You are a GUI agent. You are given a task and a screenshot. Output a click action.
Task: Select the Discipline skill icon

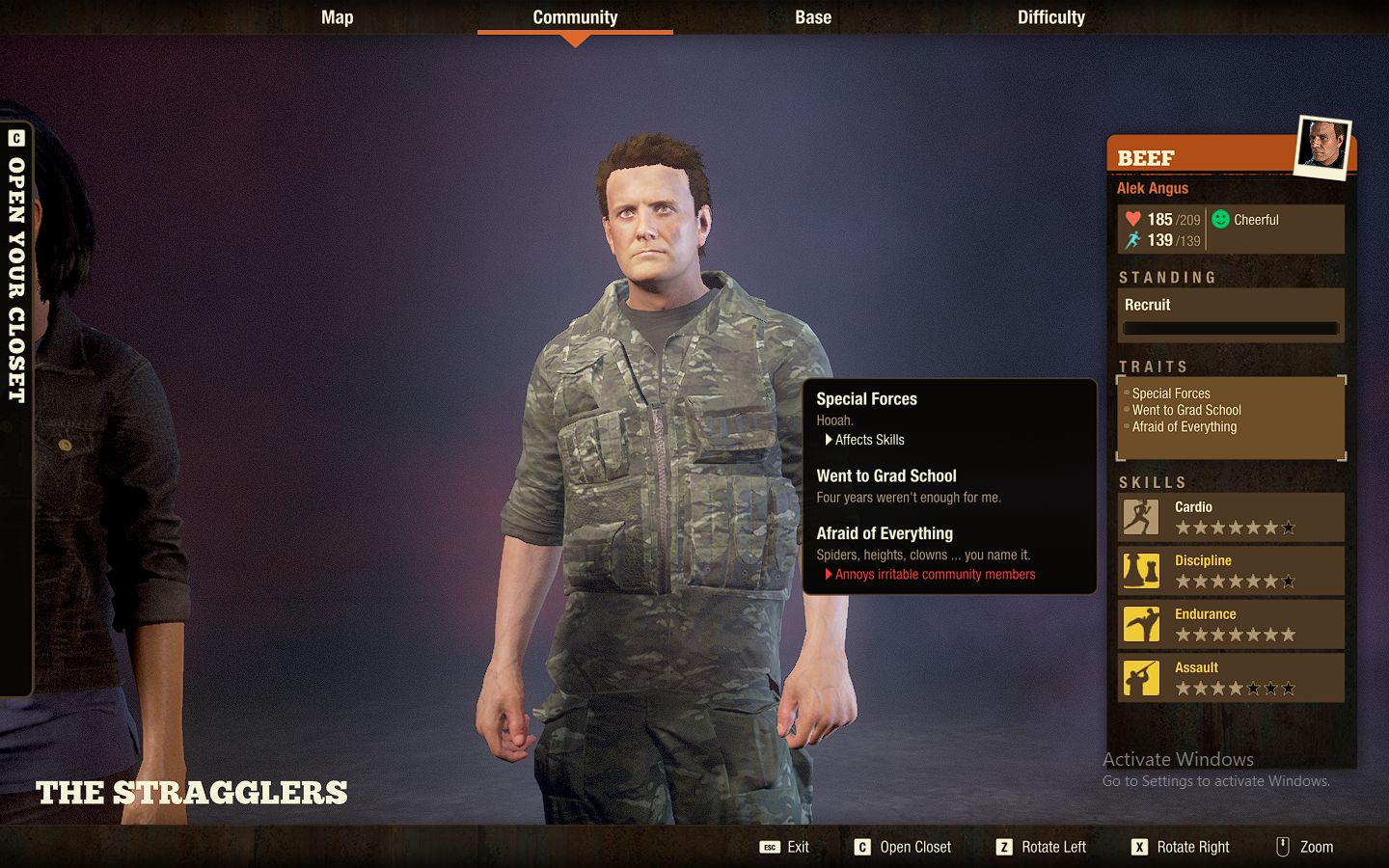(x=1141, y=571)
